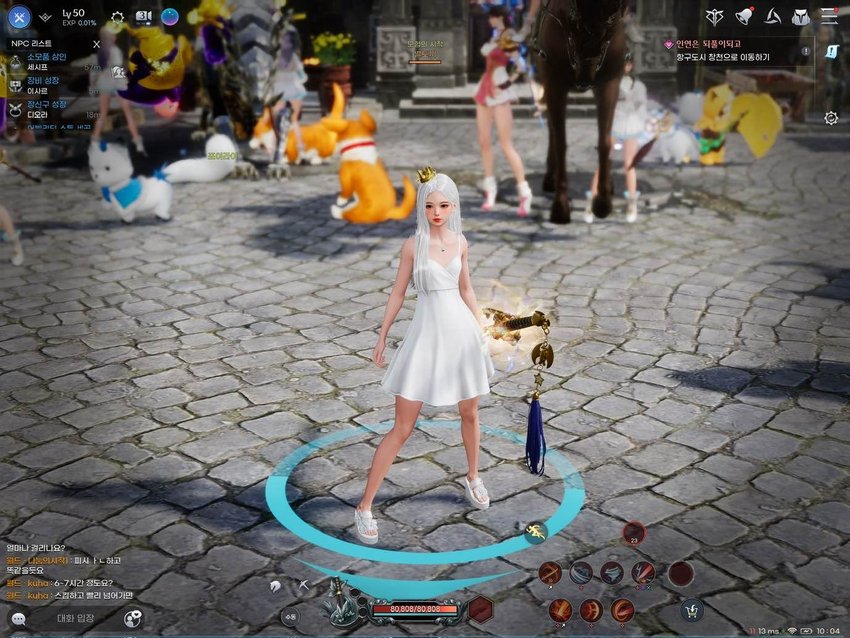
Task: Open the notification bell icon
Action: coord(744,17)
